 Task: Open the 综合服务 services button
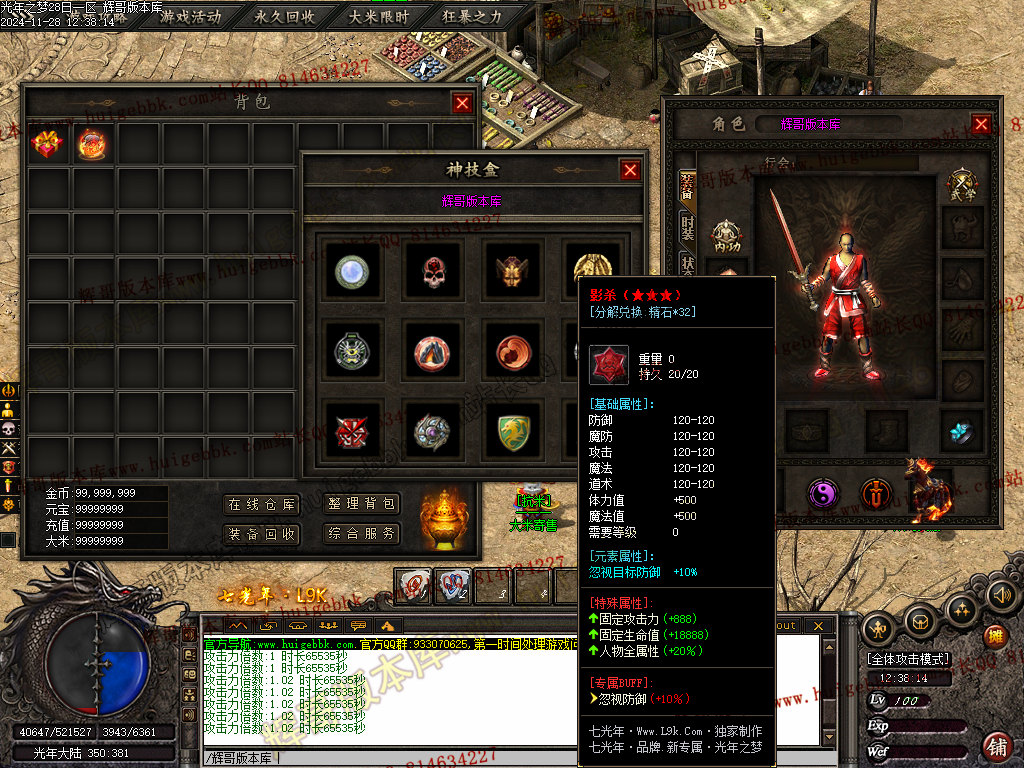click(361, 534)
